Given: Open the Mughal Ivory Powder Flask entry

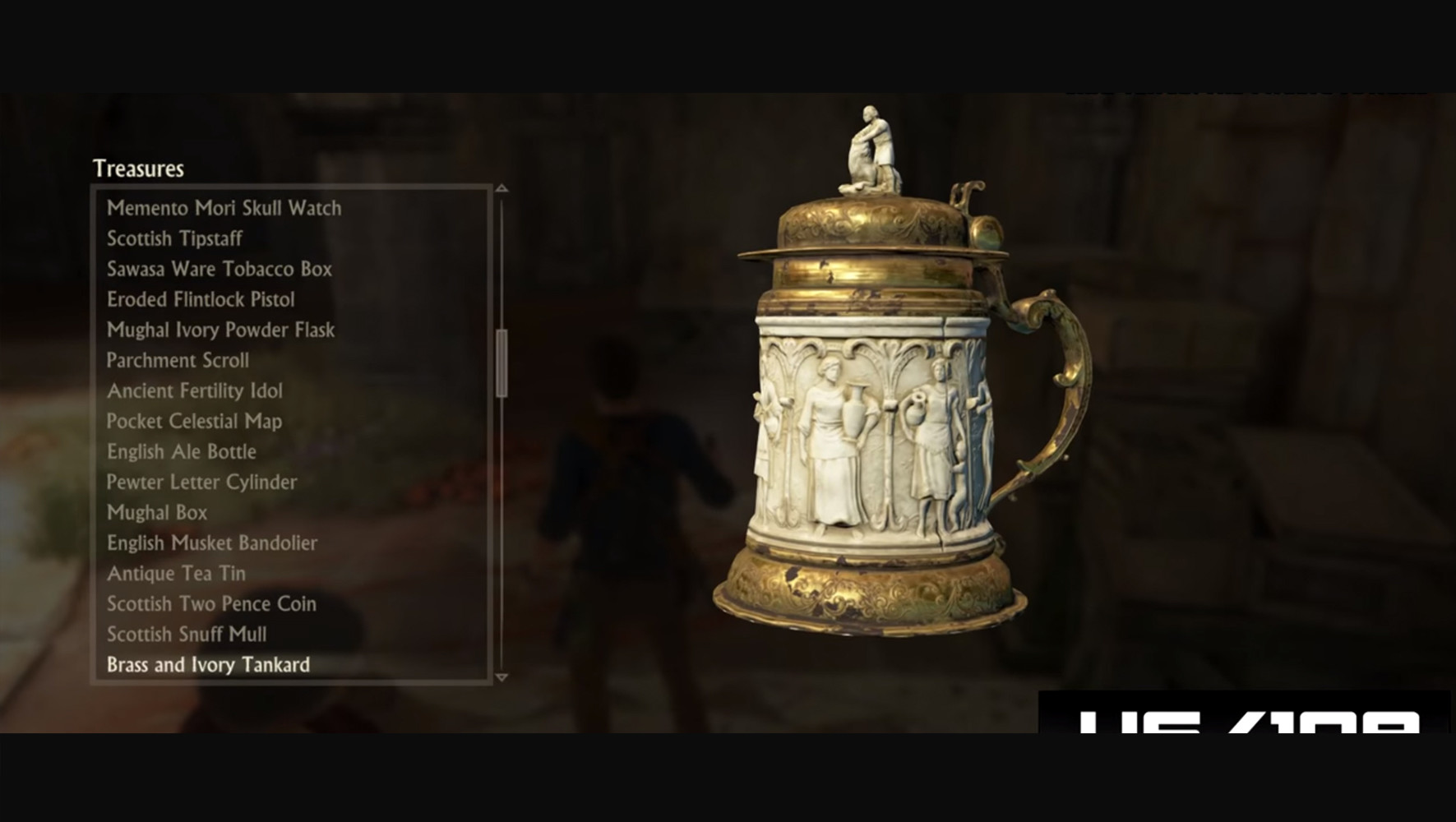Looking at the screenshot, I should (220, 330).
